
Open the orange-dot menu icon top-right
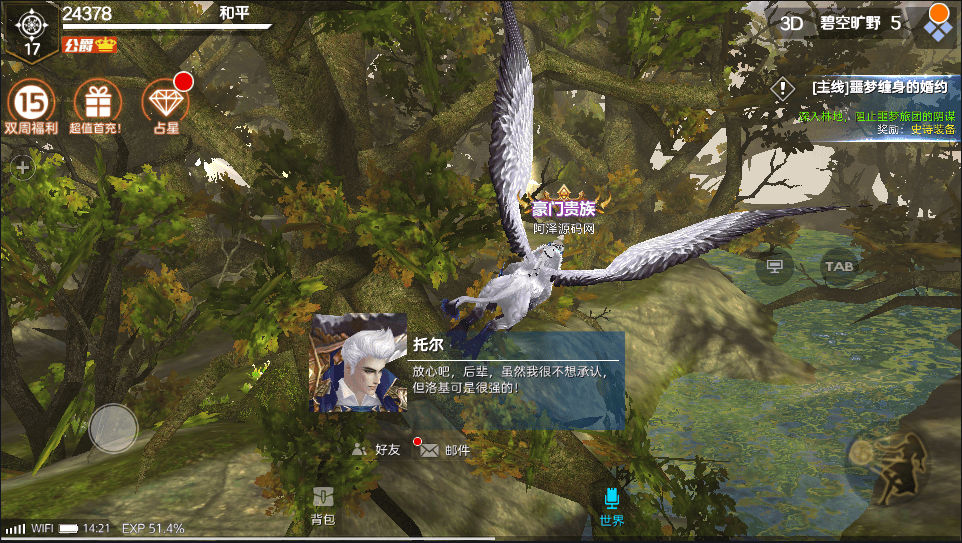pyautogui.click(x=938, y=23)
